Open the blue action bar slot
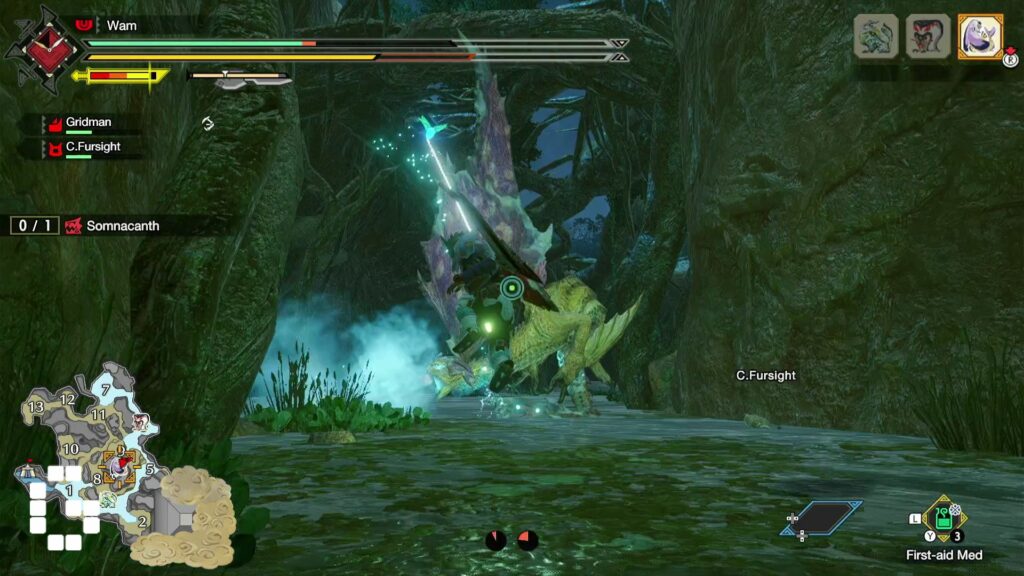The height and width of the screenshot is (576, 1024). click(x=822, y=518)
